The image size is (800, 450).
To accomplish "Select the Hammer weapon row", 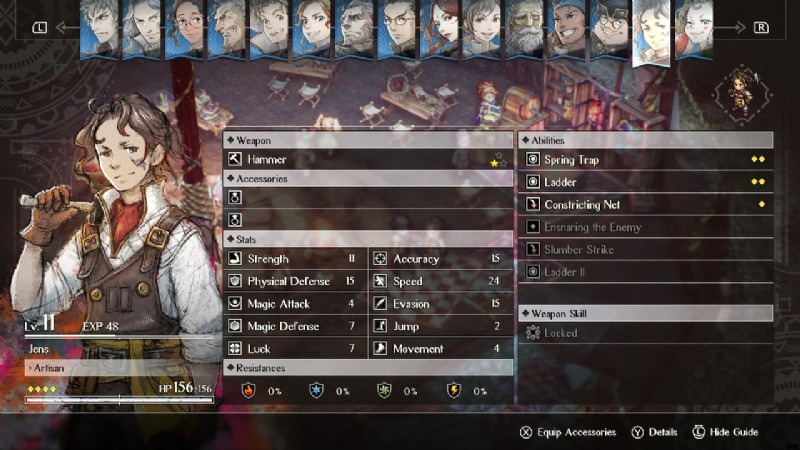I will click(x=367, y=160).
